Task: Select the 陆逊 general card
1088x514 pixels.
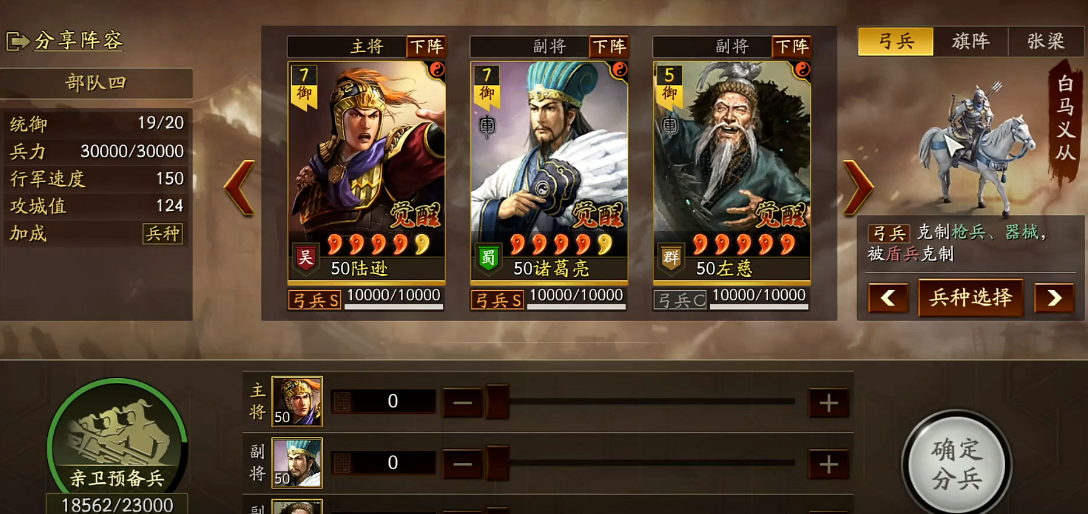Action: [x=366, y=170]
